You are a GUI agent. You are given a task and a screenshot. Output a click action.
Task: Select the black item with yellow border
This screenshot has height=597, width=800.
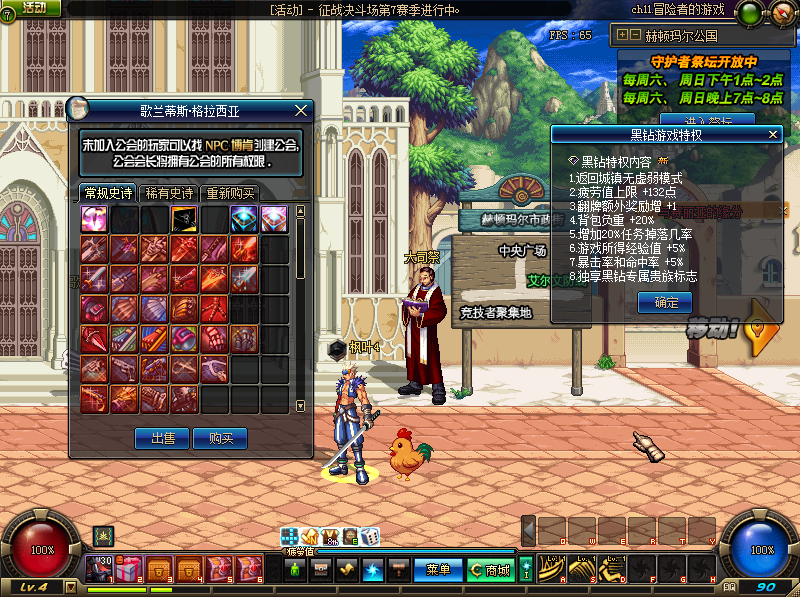(x=185, y=220)
